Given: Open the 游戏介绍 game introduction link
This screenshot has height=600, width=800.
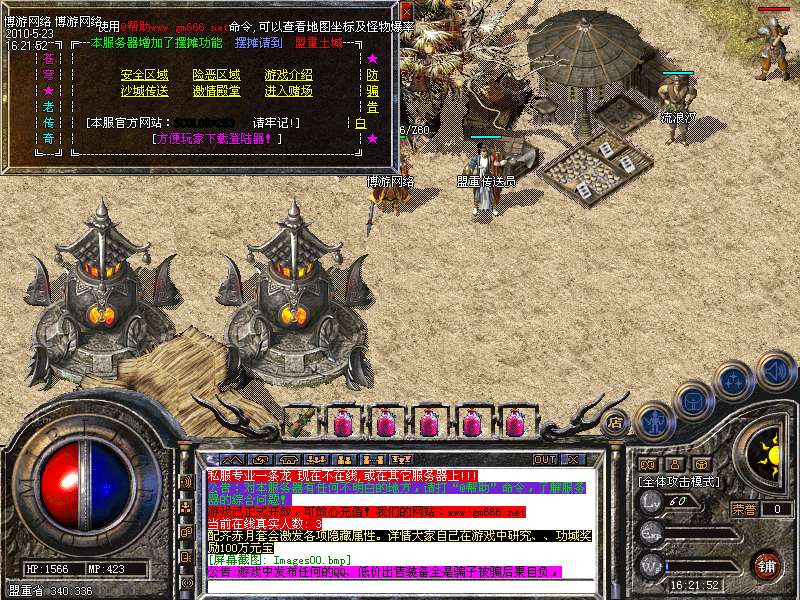Looking at the screenshot, I should point(289,75).
